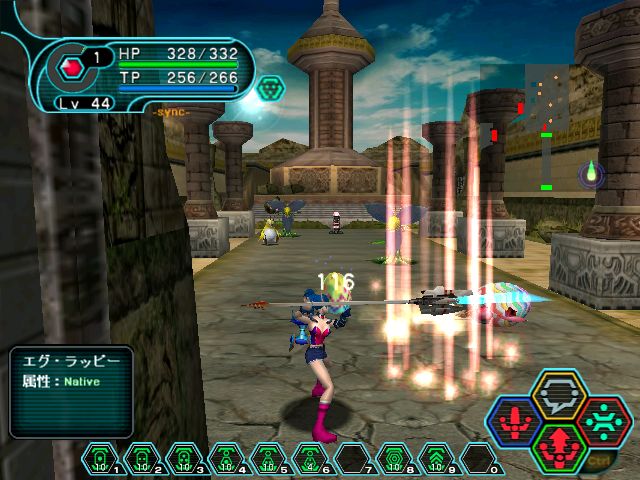640x480 pixels.
Task: Activate the blue-bordered attack action hexagon
Action: tap(513, 421)
